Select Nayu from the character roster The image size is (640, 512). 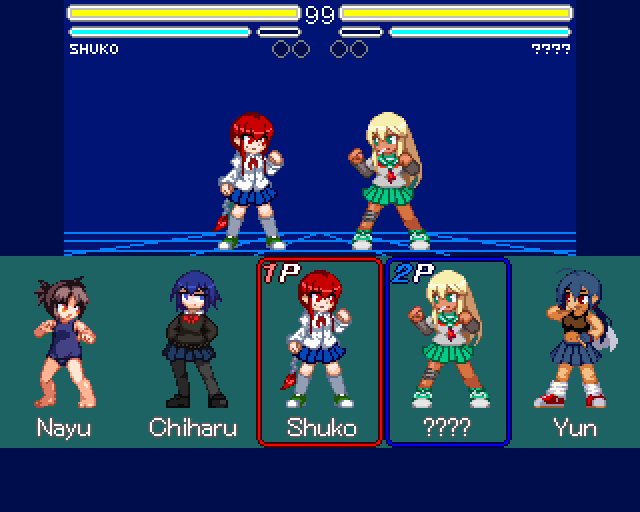63,352
